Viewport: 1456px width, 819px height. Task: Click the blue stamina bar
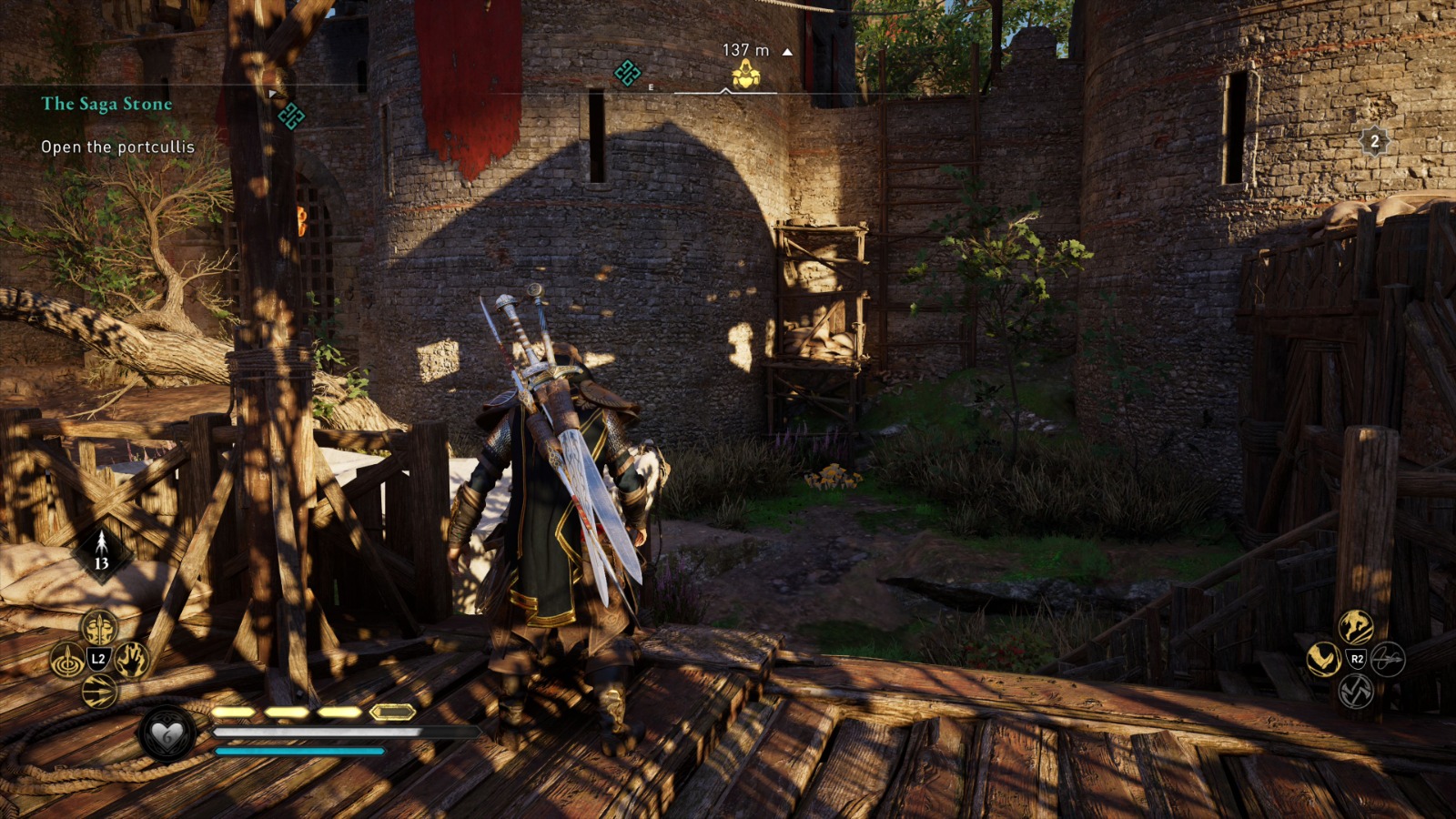point(300,751)
